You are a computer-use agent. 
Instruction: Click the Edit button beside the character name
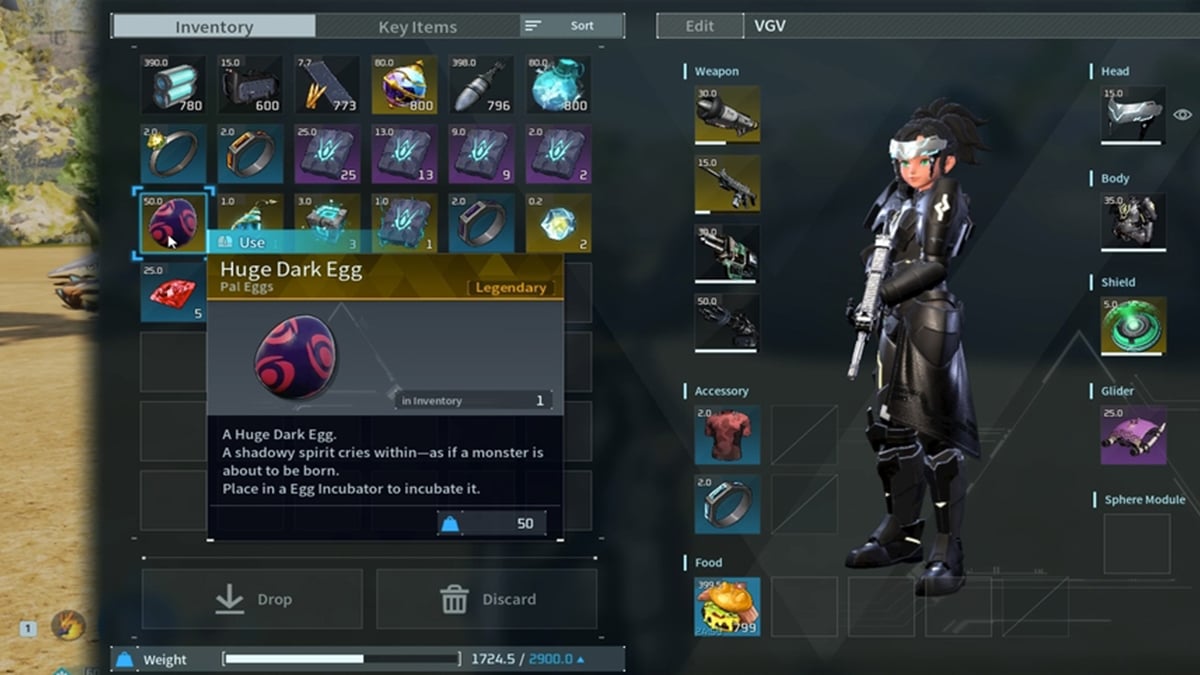pyautogui.click(x=700, y=26)
